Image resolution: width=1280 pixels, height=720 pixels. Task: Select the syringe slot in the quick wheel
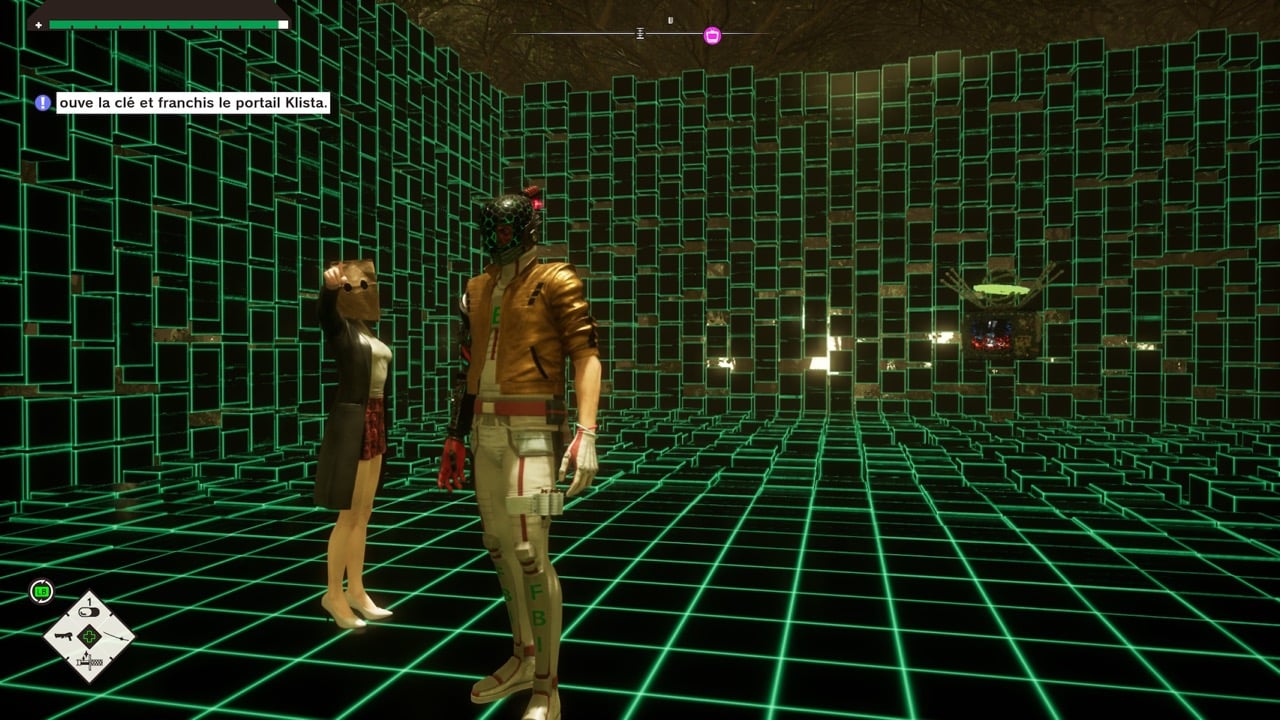coord(90,661)
